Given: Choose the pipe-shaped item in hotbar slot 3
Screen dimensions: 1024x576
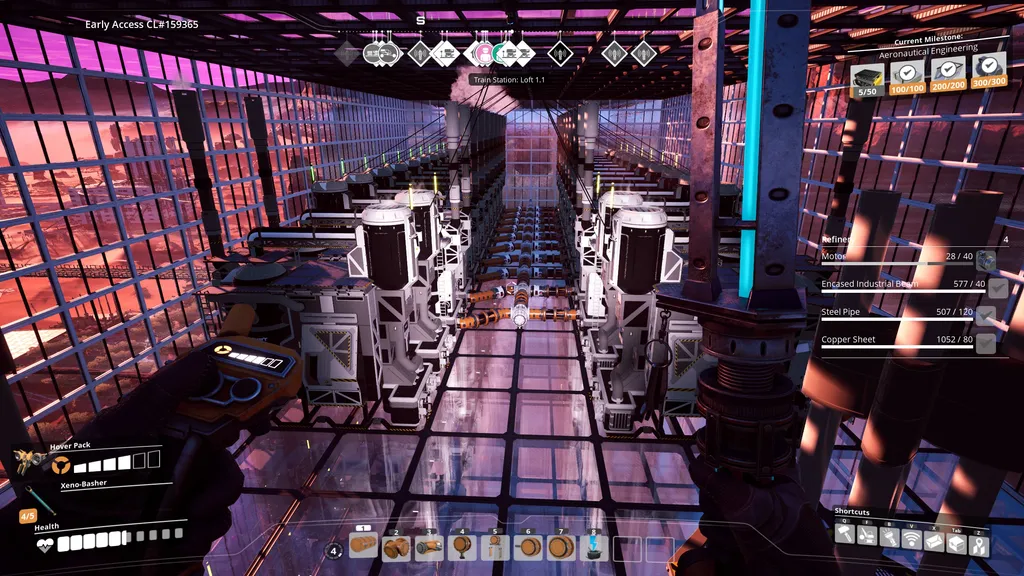Looking at the screenshot, I should pyautogui.click(x=430, y=547).
